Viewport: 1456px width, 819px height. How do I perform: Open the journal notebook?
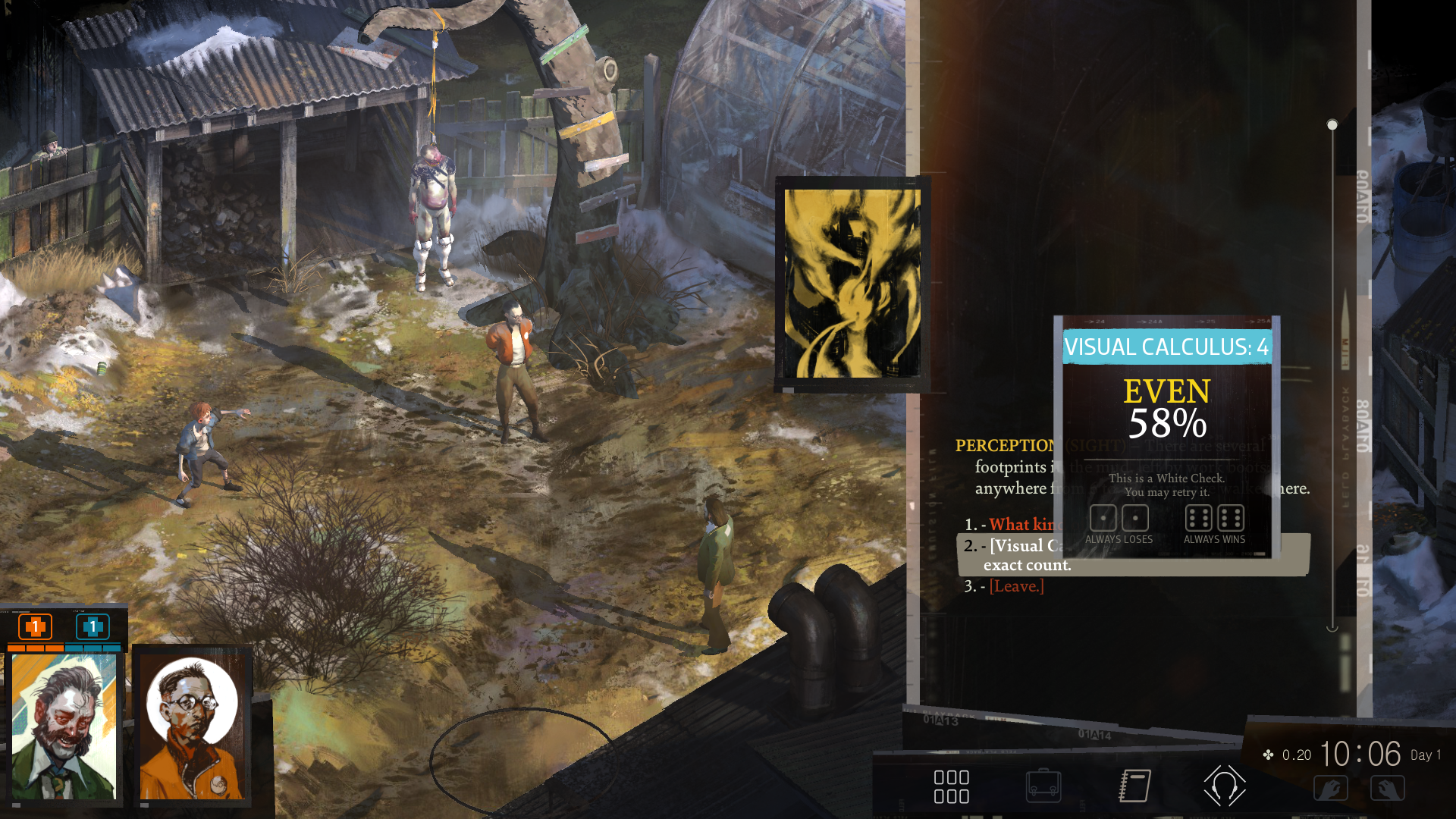coord(1135,786)
